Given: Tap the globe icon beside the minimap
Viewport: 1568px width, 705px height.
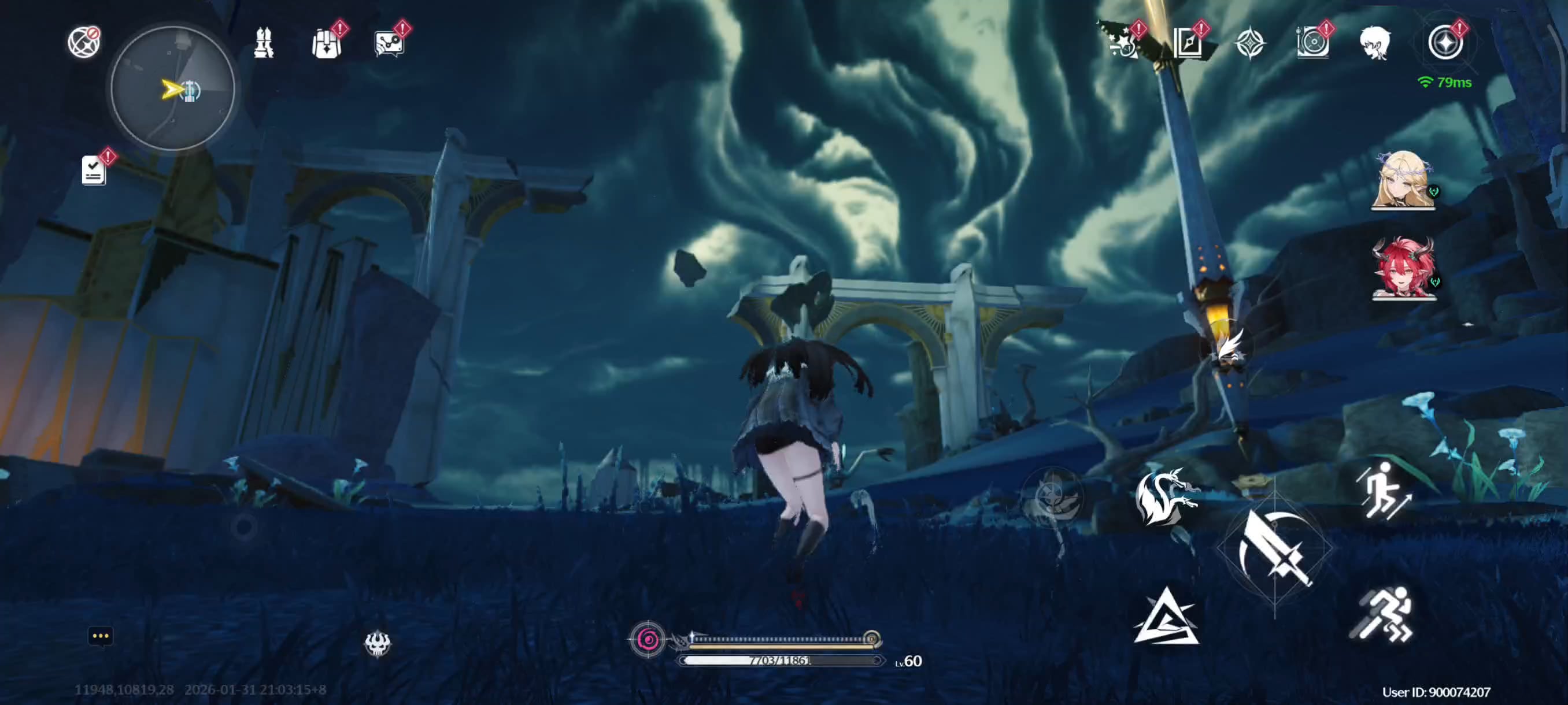Looking at the screenshot, I should tap(83, 43).
